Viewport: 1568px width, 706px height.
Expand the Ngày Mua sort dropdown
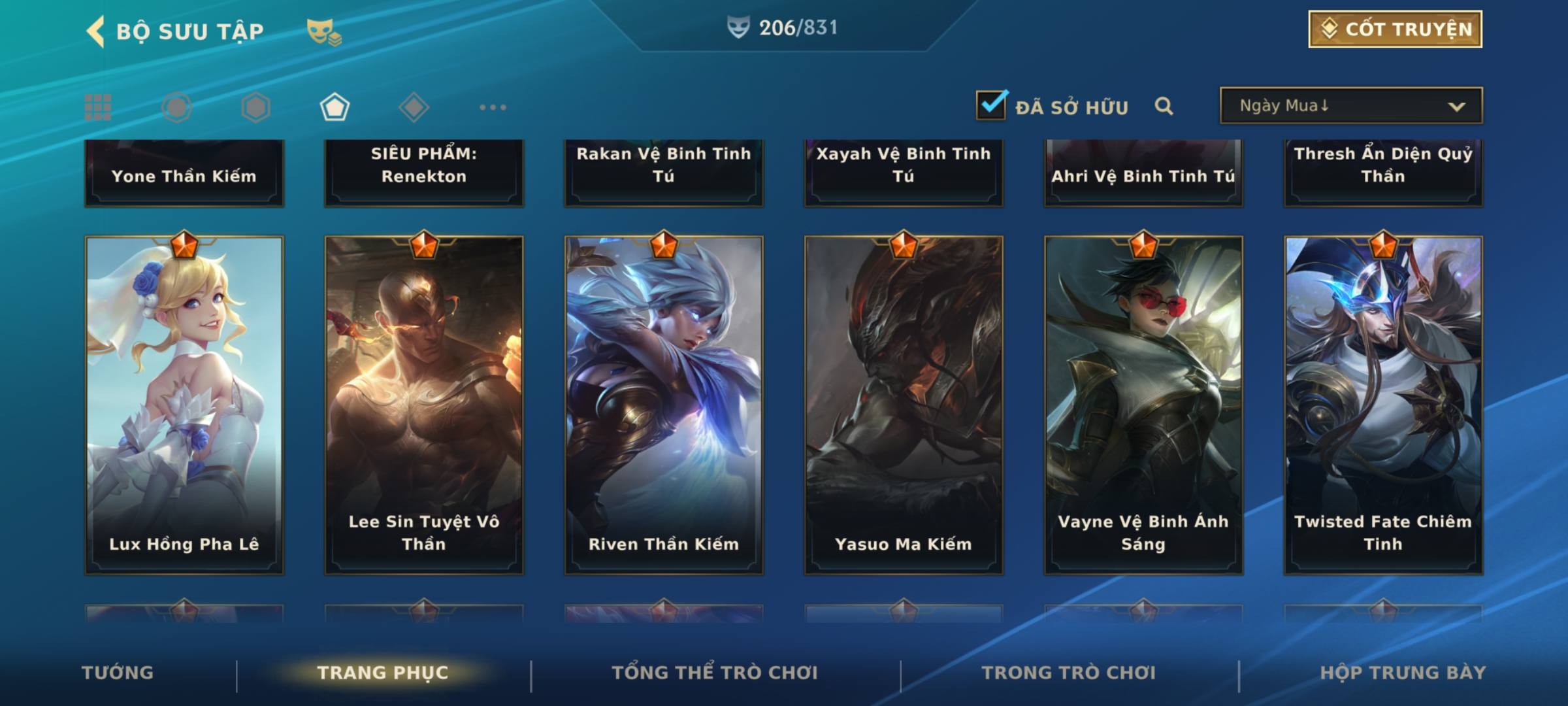1350,106
